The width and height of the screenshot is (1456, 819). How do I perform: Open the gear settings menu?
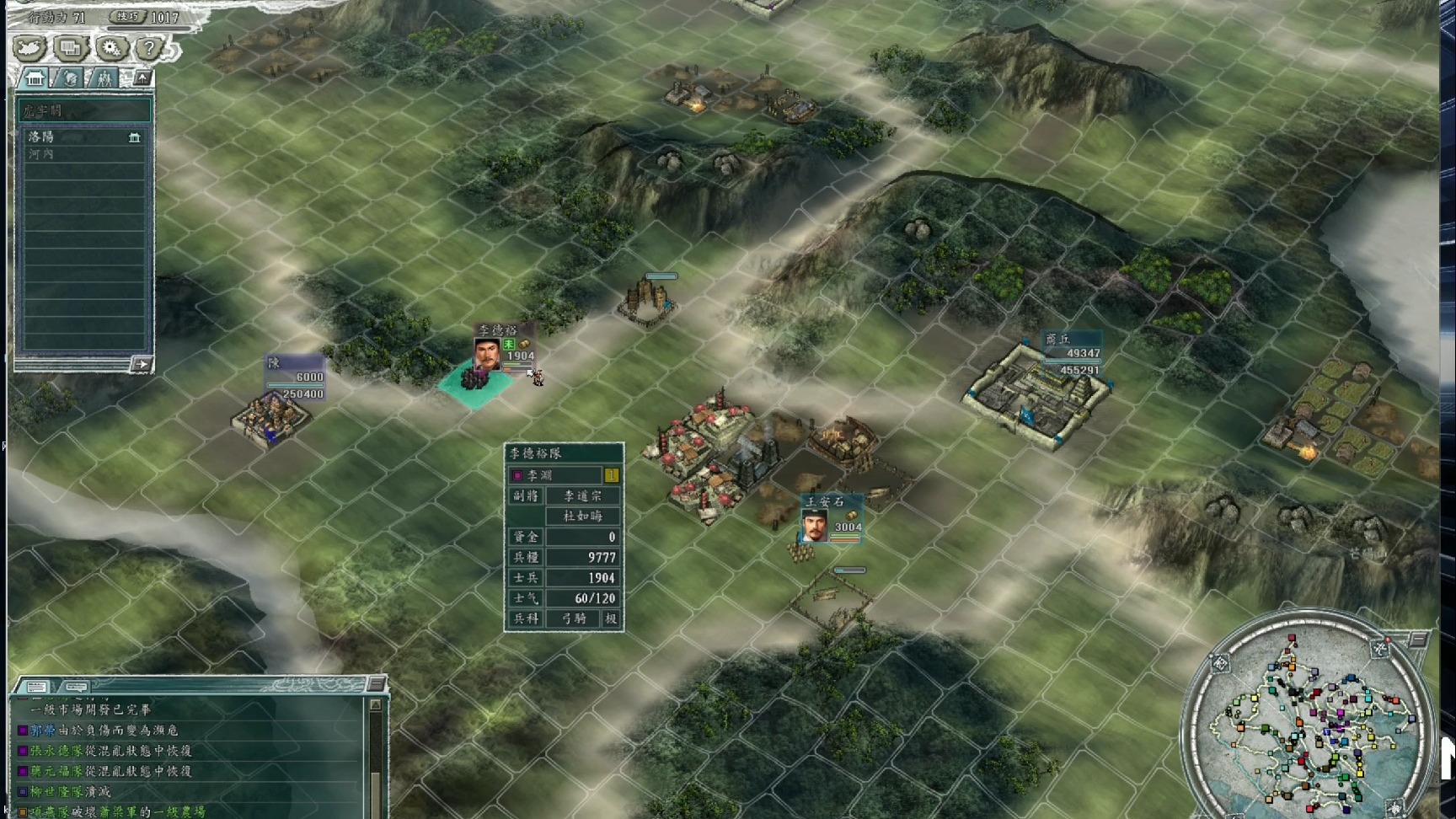pos(110,49)
